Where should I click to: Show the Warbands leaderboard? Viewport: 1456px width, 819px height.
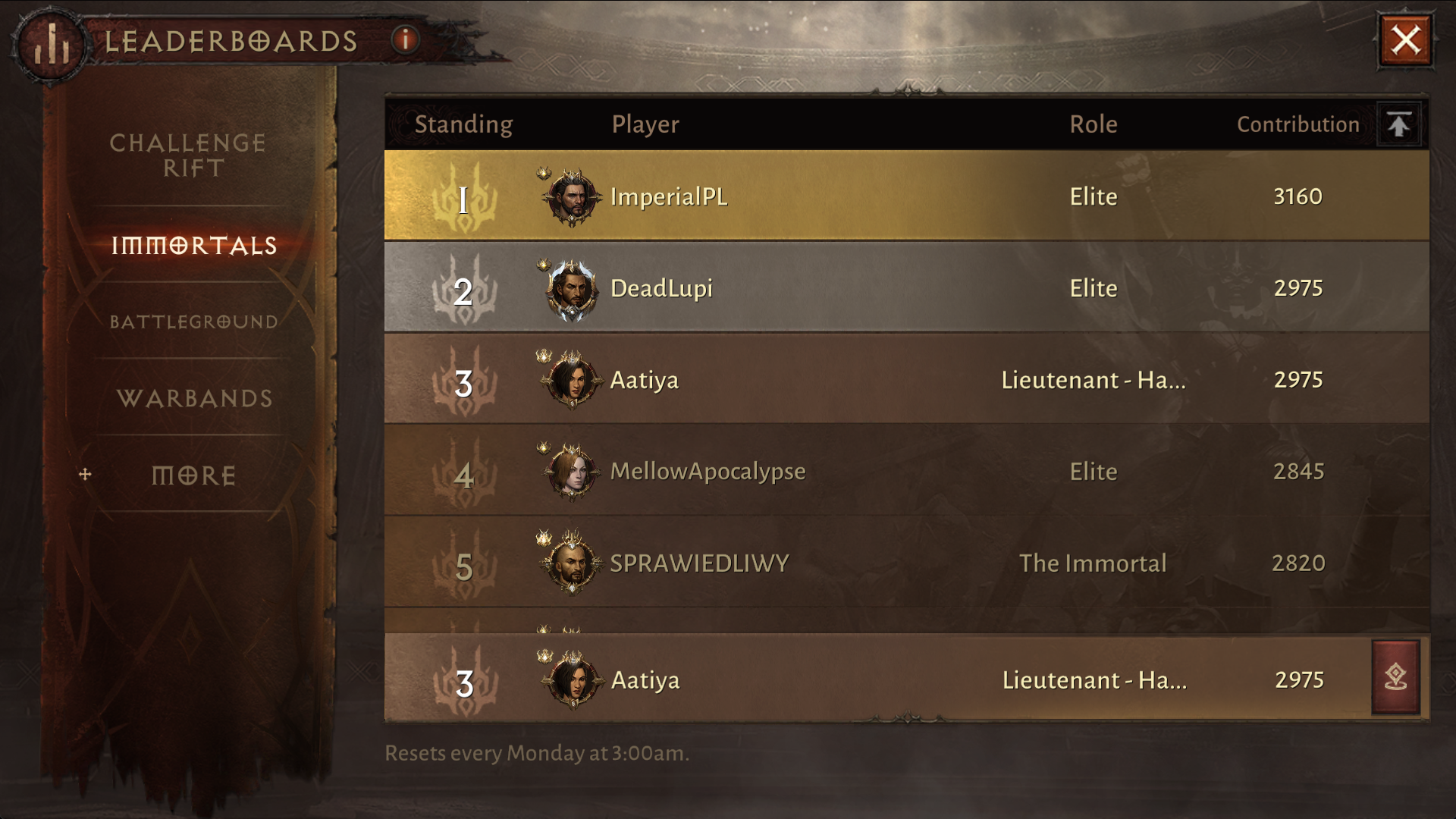coord(194,398)
